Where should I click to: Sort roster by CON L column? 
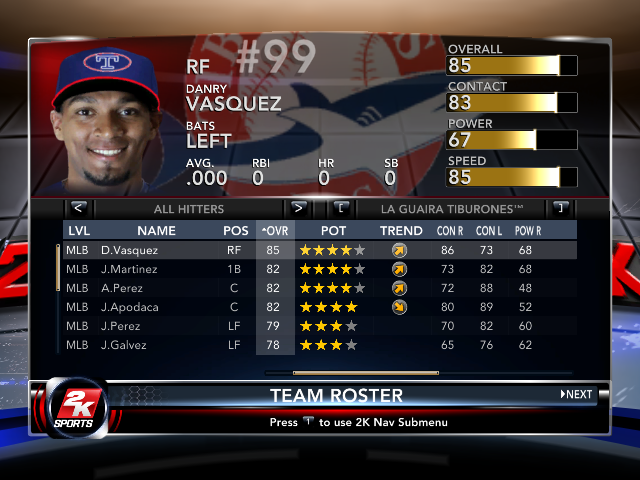488,231
